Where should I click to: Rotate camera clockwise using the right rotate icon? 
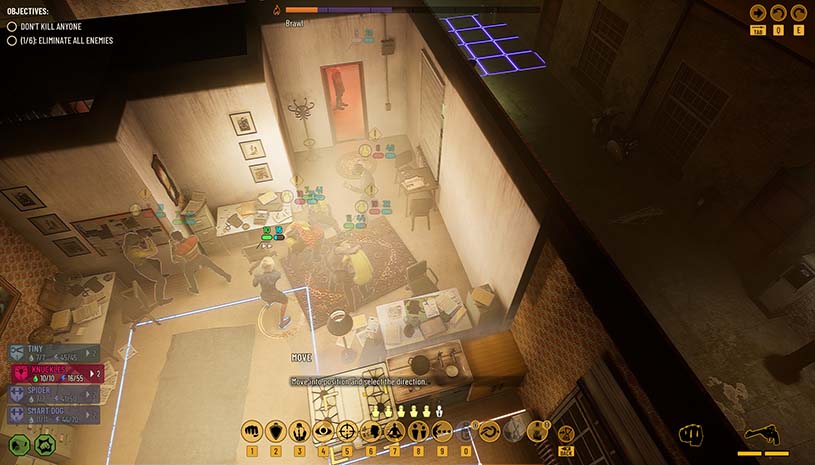click(798, 13)
